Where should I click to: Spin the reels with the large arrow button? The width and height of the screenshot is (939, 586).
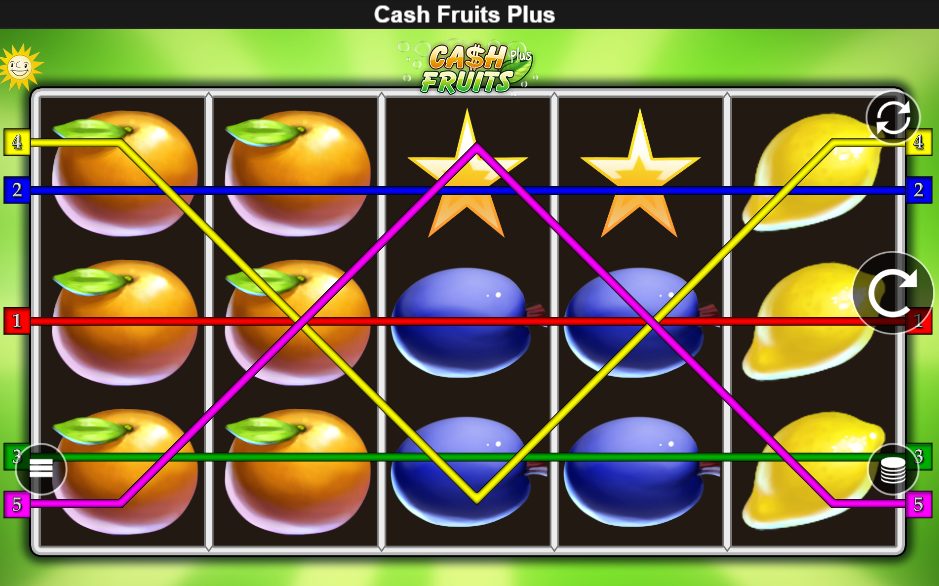click(x=892, y=293)
